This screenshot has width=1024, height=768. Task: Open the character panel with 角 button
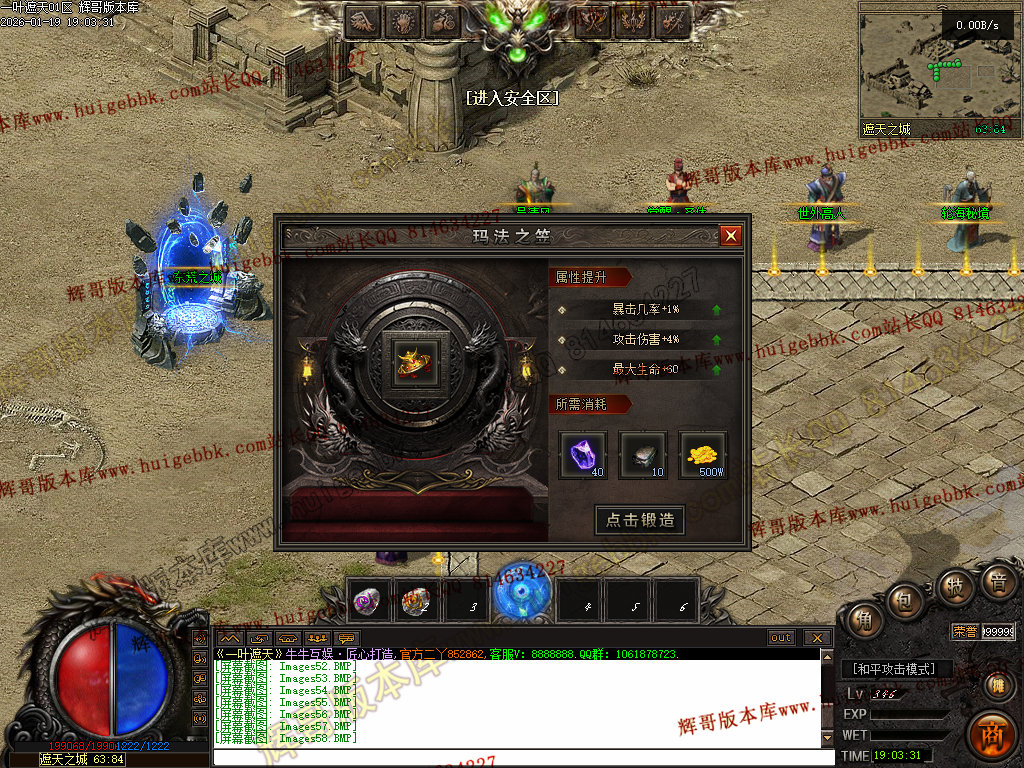pyautogui.click(x=860, y=622)
